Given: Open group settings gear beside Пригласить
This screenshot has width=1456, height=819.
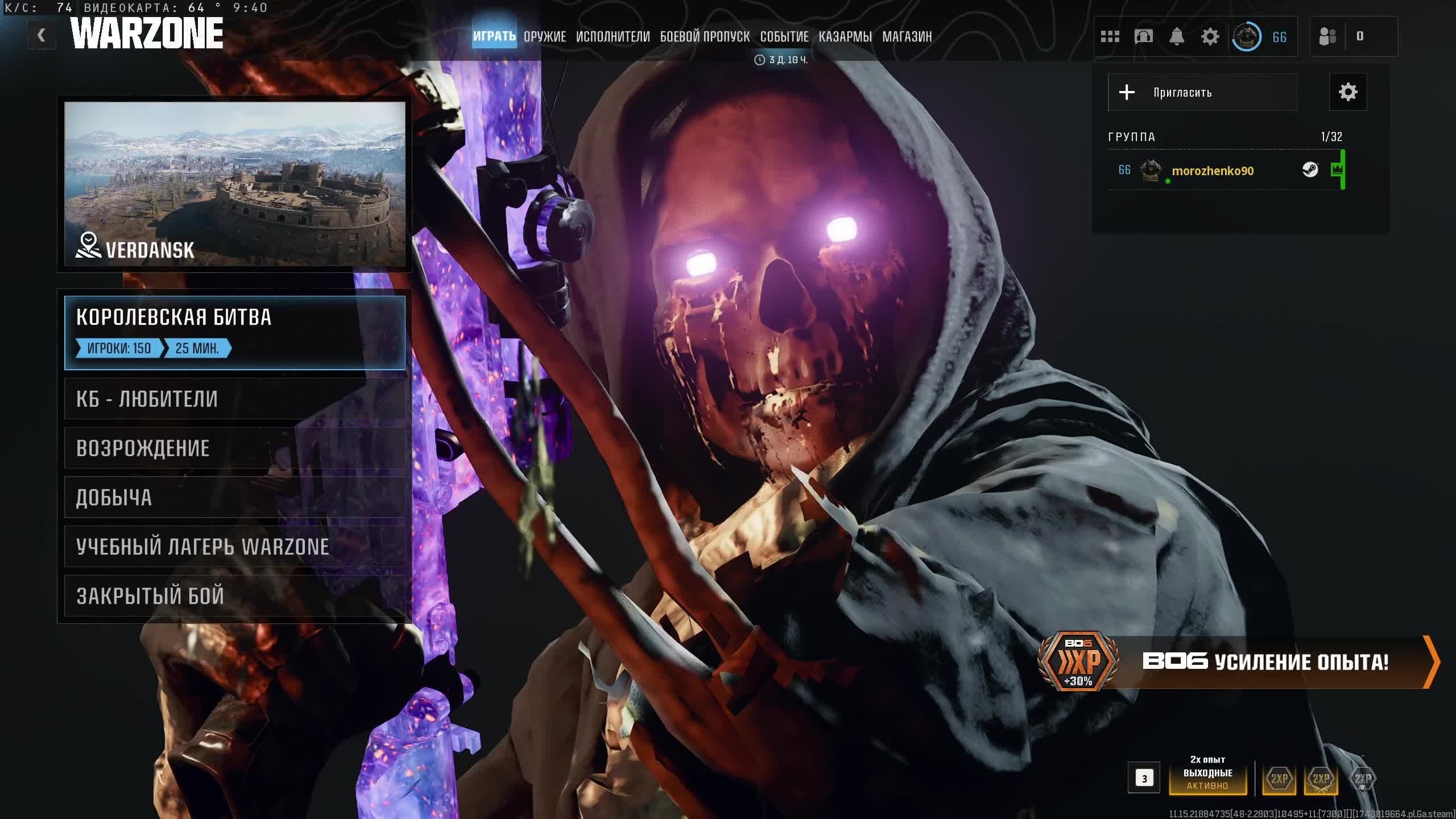Looking at the screenshot, I should tap(1347, 92).
